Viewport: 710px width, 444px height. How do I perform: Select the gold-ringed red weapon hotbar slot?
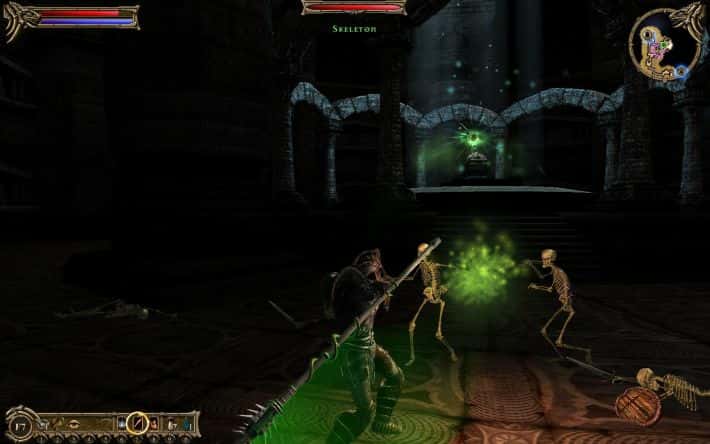[x=137, y=423]
